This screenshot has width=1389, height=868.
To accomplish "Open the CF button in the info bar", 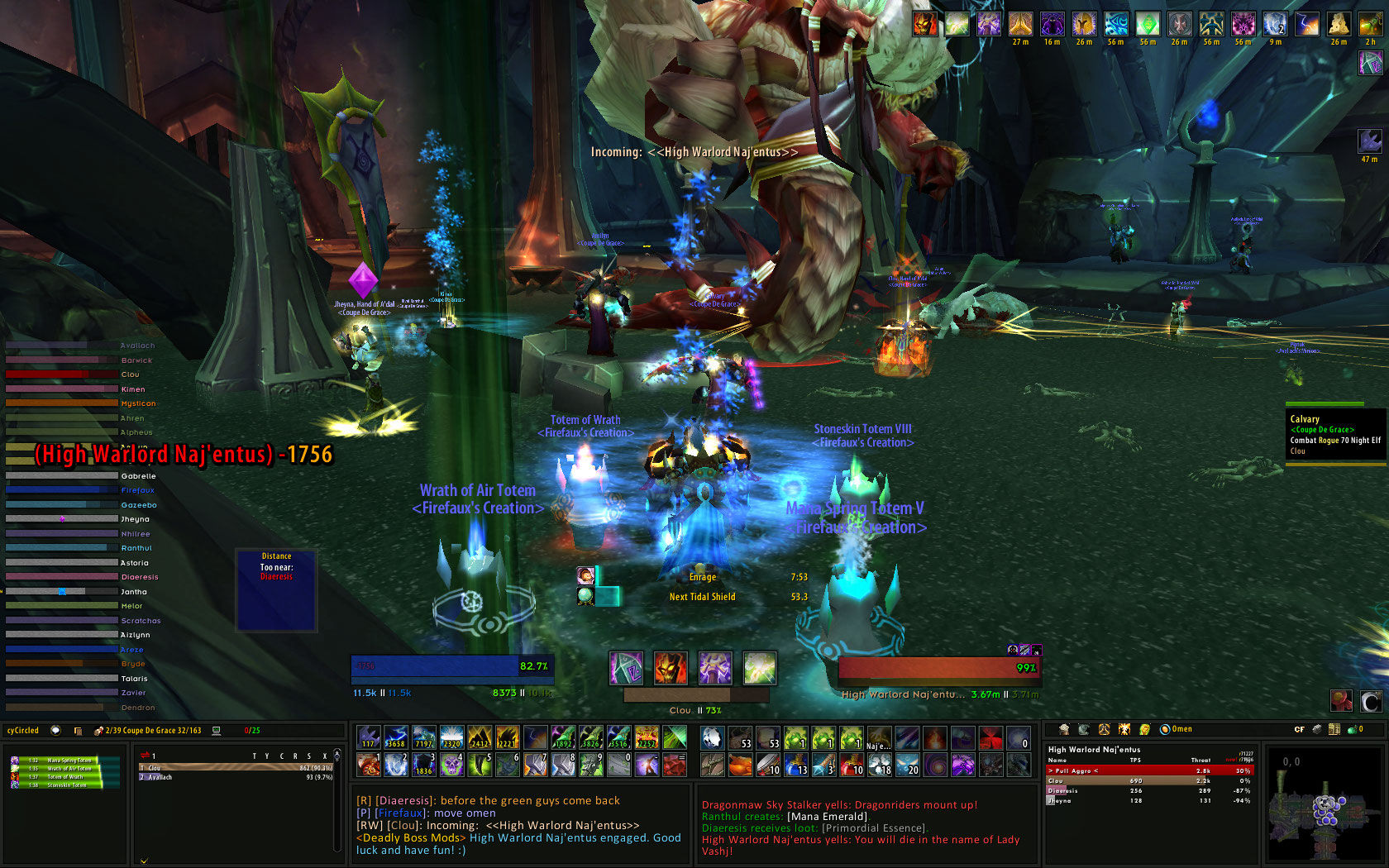I will click(1299, 729).
